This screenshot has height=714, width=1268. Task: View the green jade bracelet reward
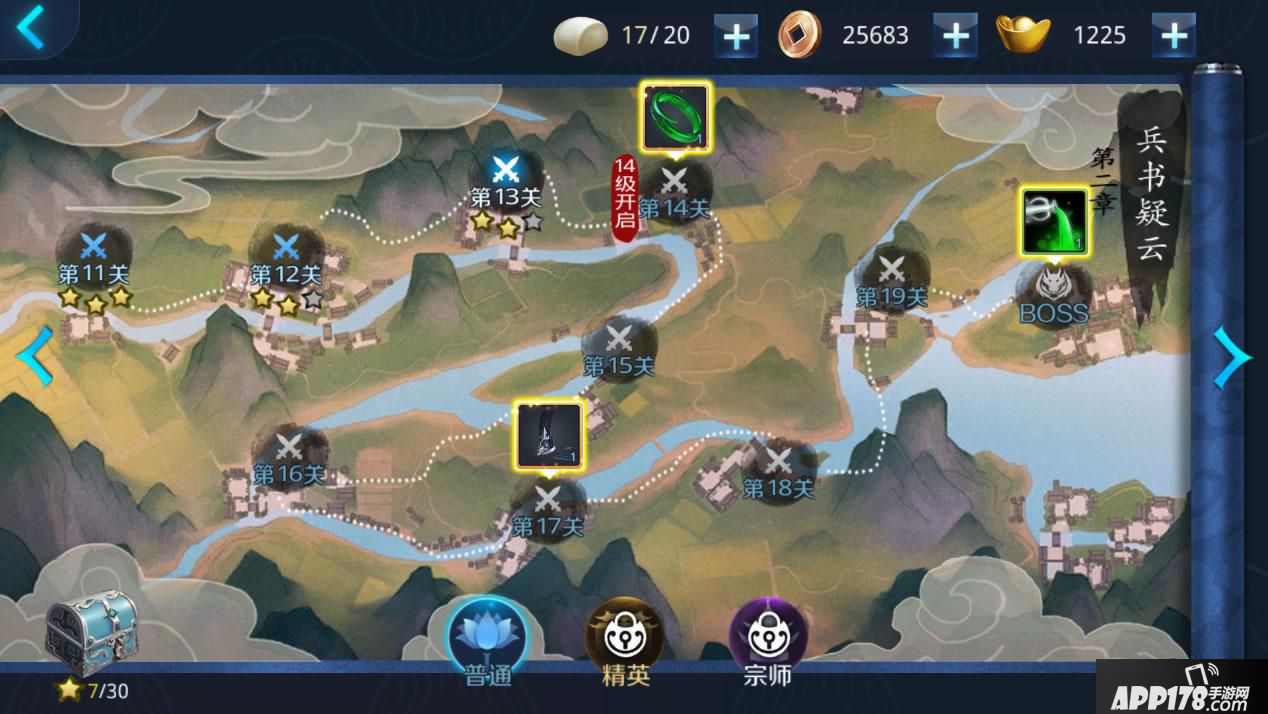coord(674,117)
